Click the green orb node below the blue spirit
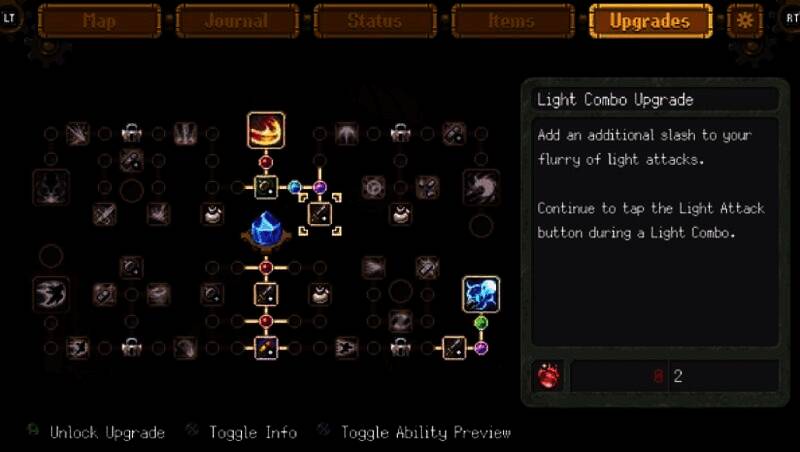 pos(481,323)
